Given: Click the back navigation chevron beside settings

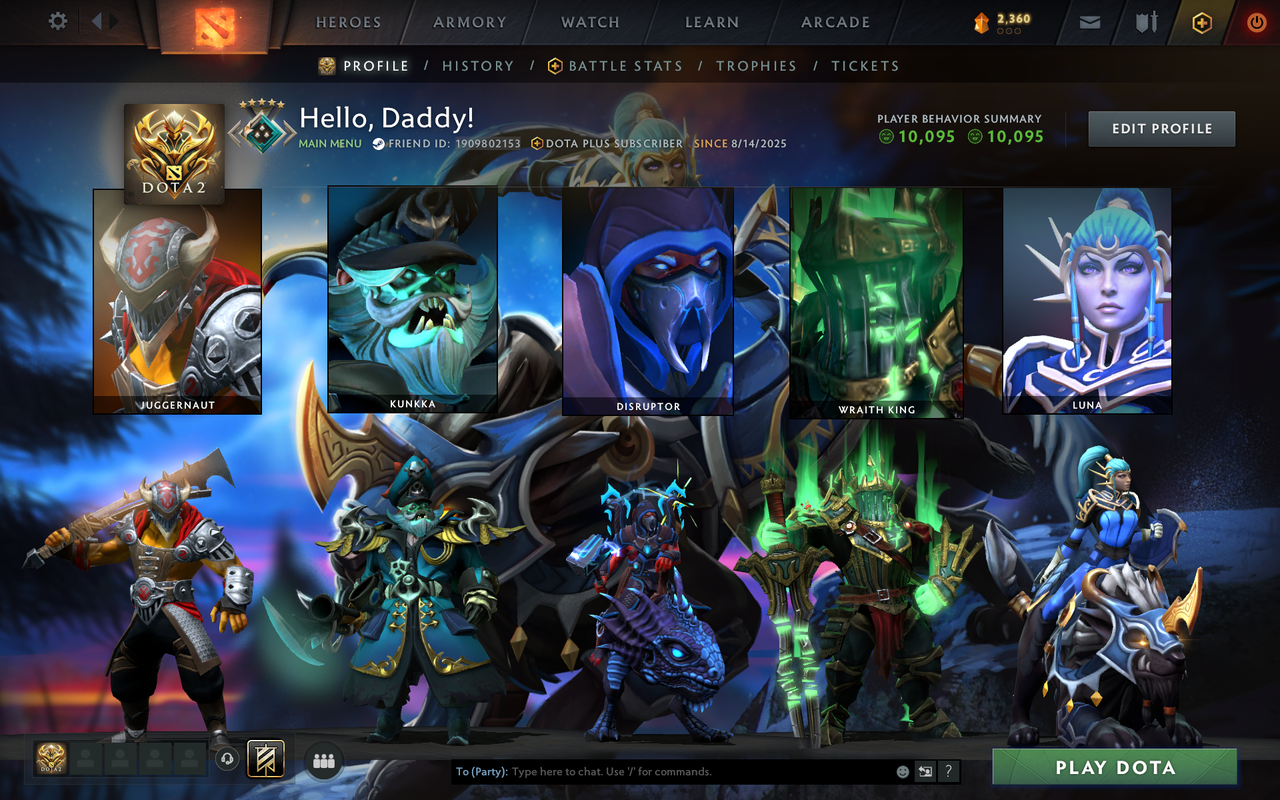Looking at the screenshot, I should (x=96, y=20).
